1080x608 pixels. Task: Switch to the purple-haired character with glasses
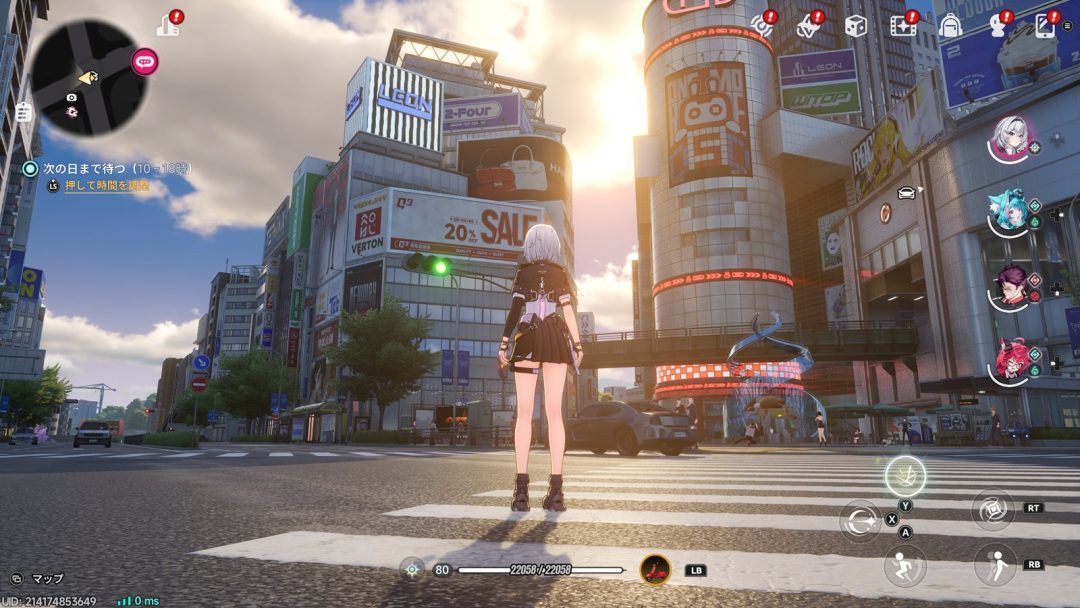coord(1011,287)
